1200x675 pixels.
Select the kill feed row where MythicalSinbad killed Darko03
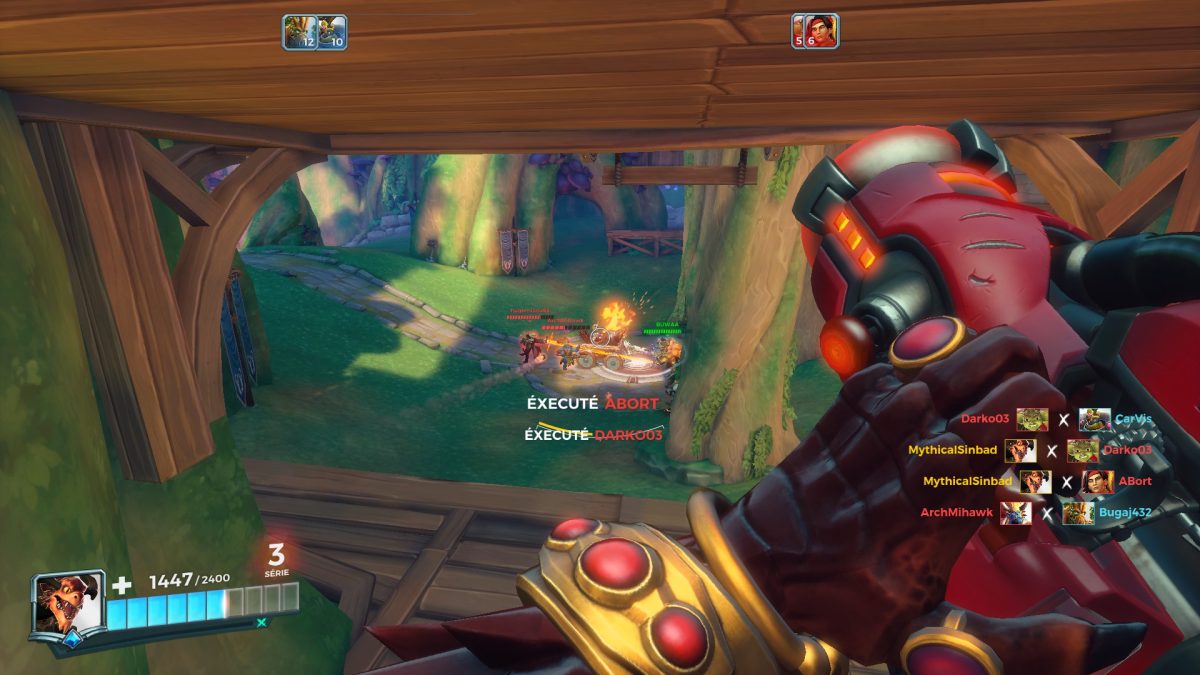point(1029,451)
